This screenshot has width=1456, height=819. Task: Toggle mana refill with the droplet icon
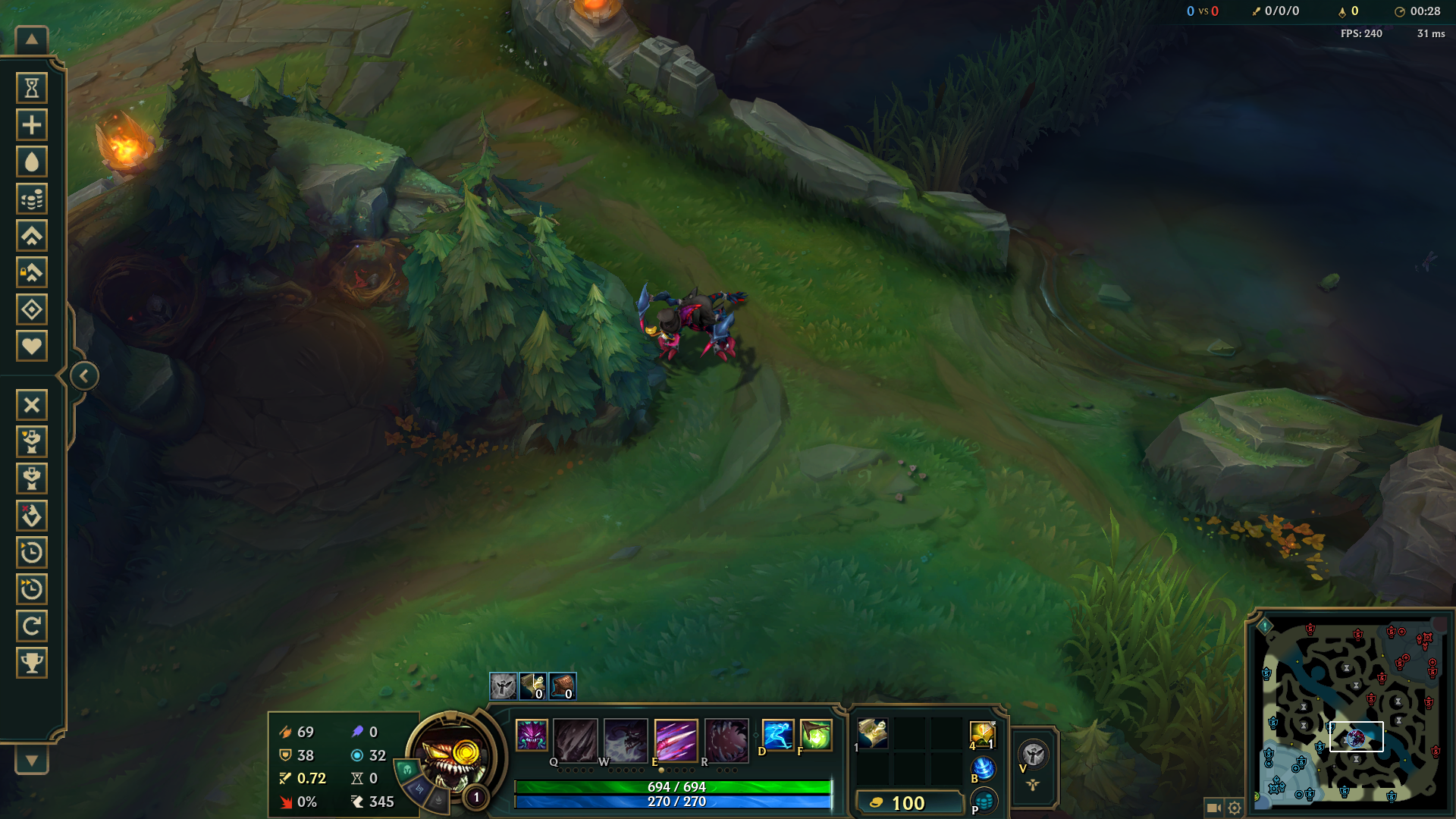tap(32, 162)
